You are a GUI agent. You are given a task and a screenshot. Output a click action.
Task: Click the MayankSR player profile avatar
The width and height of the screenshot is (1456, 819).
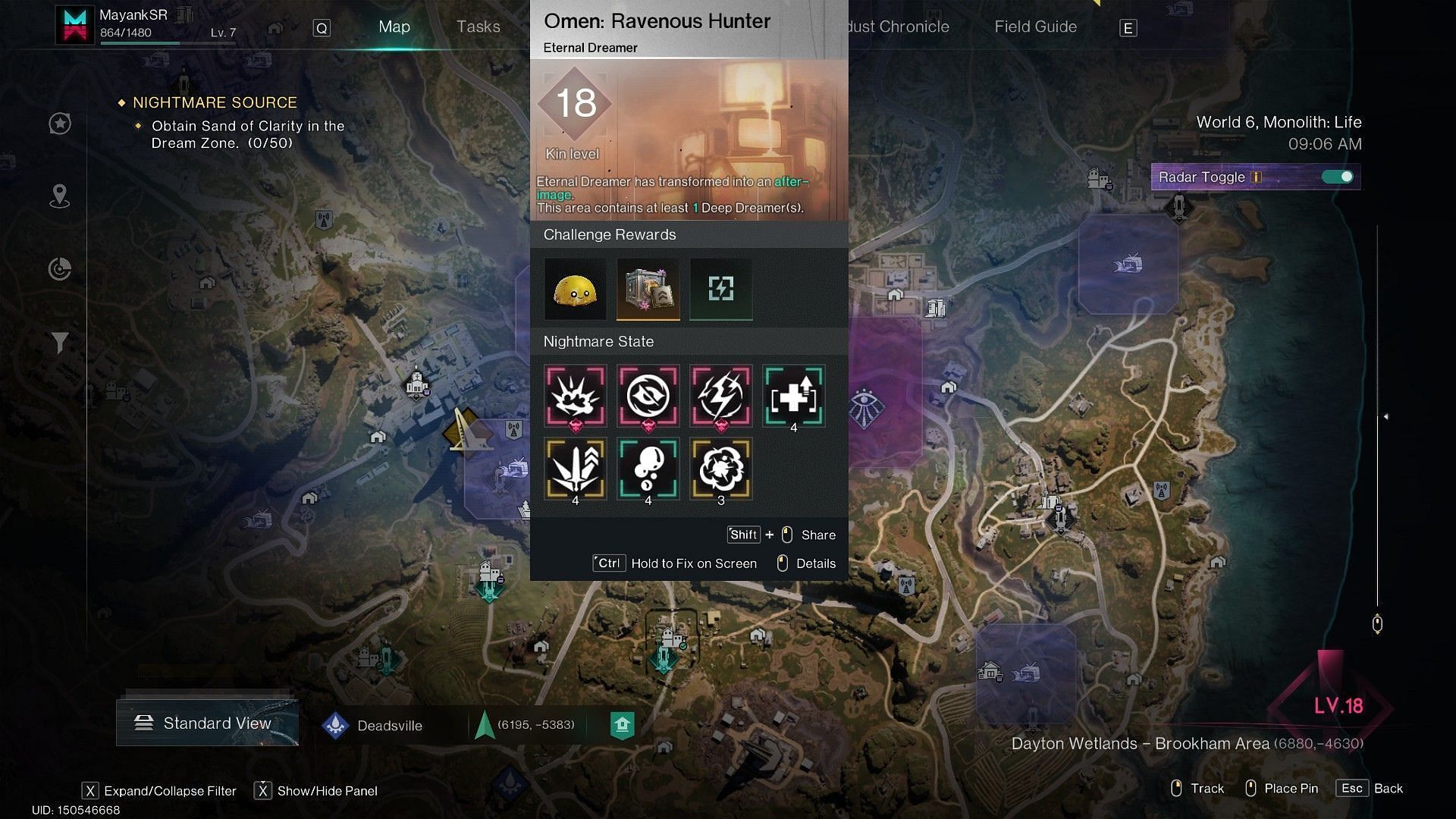[x=75, y=25]
